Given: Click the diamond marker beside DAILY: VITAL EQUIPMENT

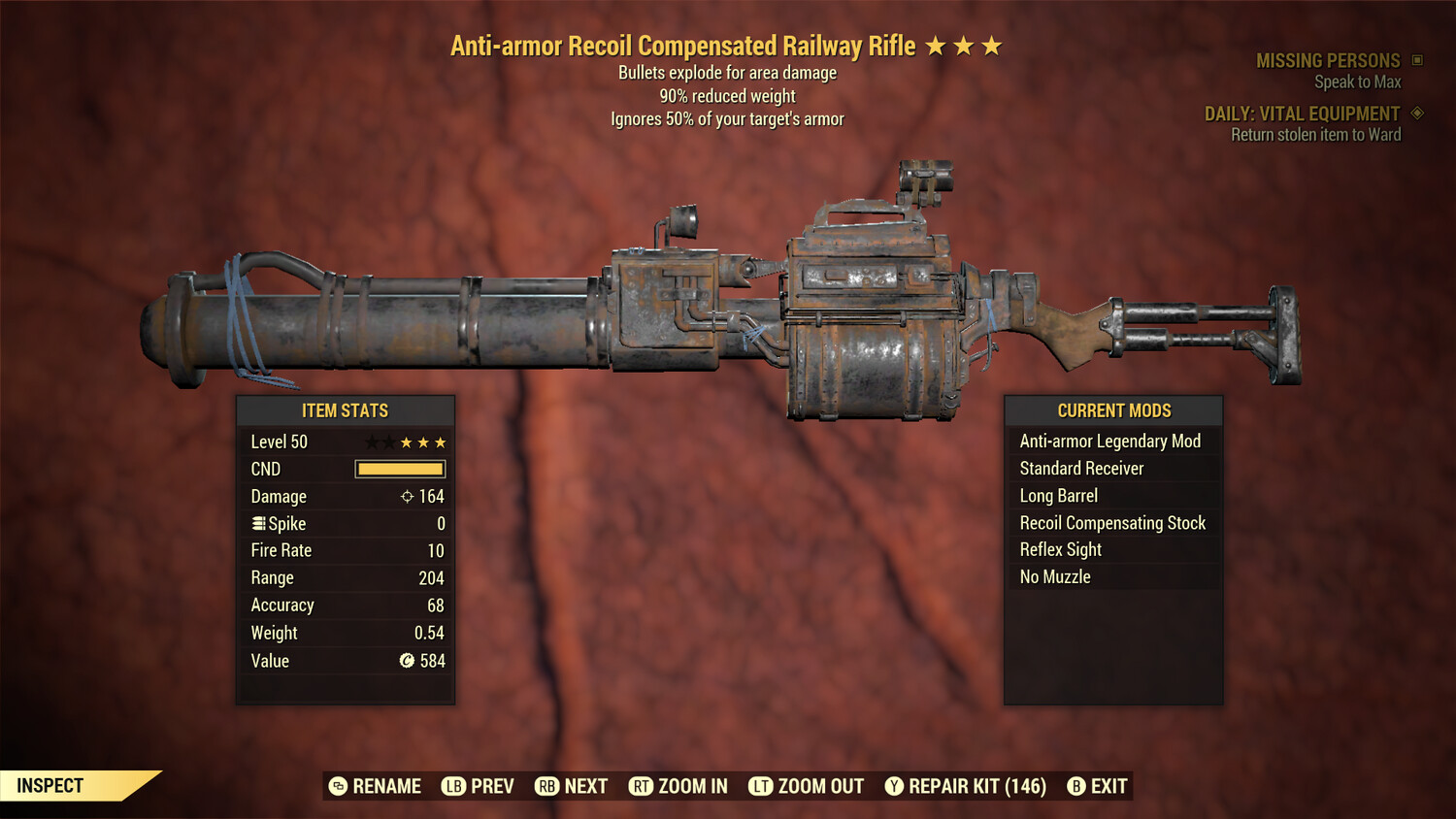Looking at the screenshot, I should click(x=1416, y=114).
